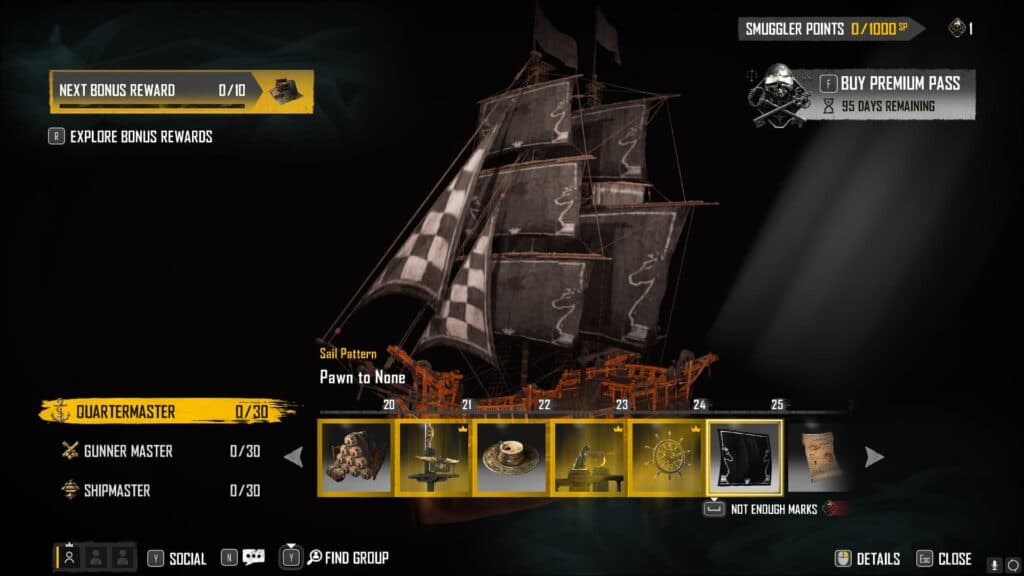Select the anvil workbench reward tile
The width and height of the screenshot is (1024, 576).
click(x=589, y=457)
